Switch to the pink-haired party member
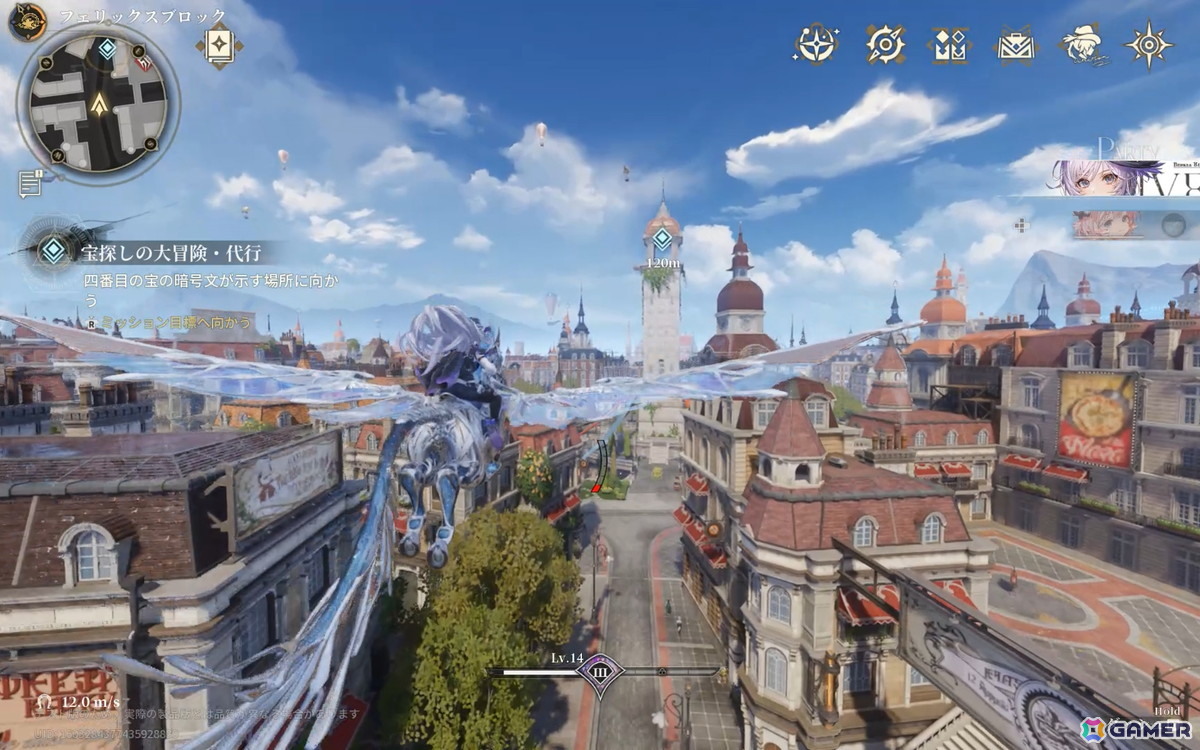 tap(1105, 225)
